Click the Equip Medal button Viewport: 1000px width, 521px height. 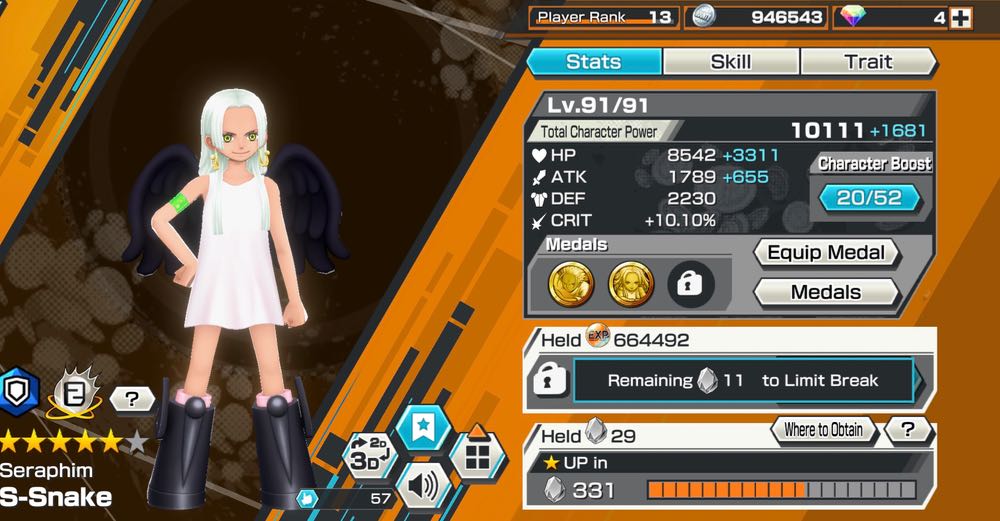[826, 253]
